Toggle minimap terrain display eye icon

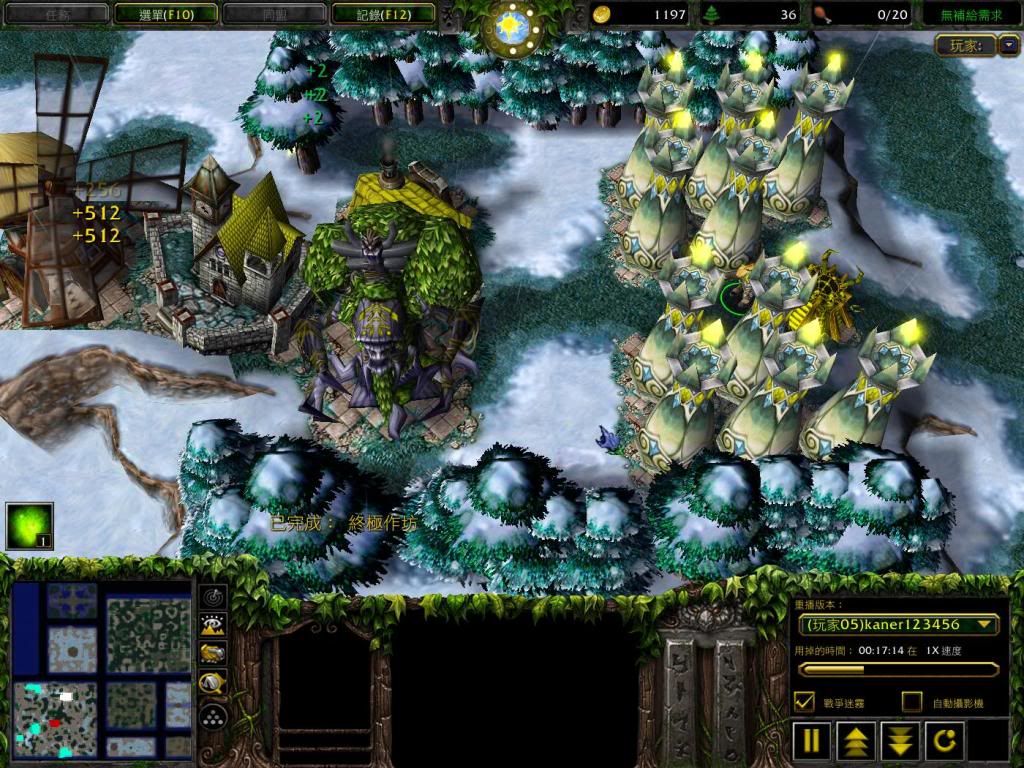pos(213,625)
